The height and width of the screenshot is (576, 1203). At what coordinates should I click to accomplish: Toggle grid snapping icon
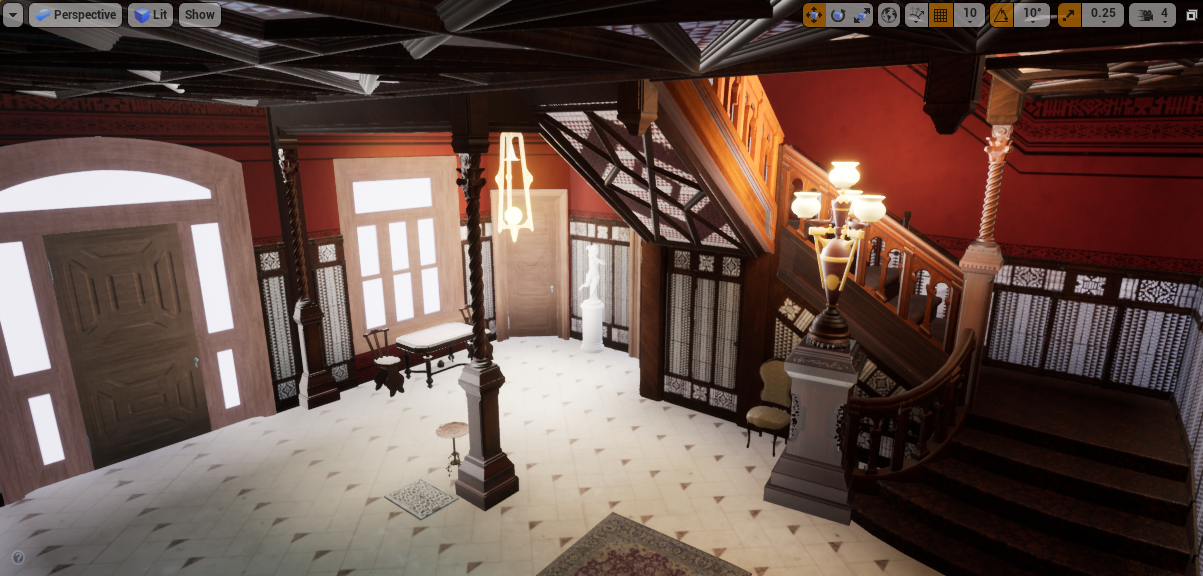(940, 15)
